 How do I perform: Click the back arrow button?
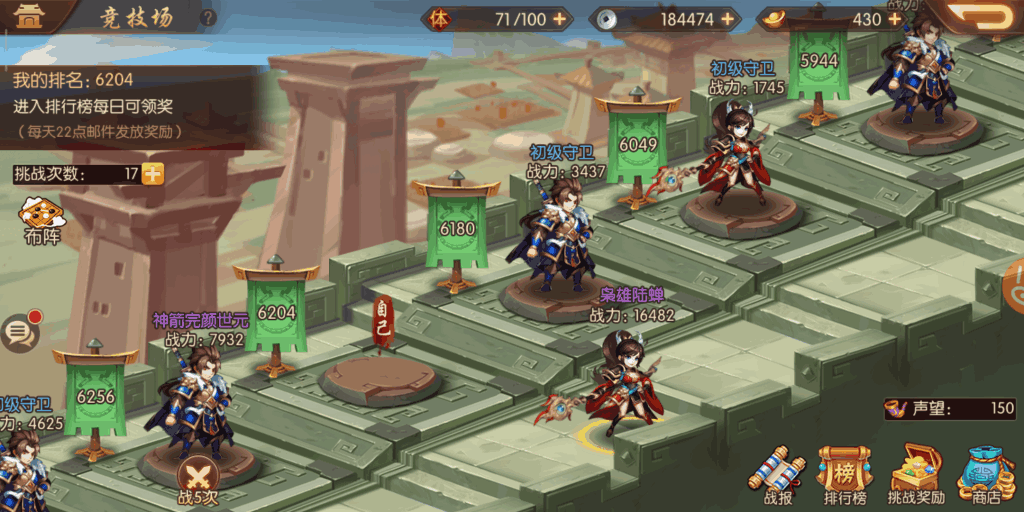tap(981, 17)
